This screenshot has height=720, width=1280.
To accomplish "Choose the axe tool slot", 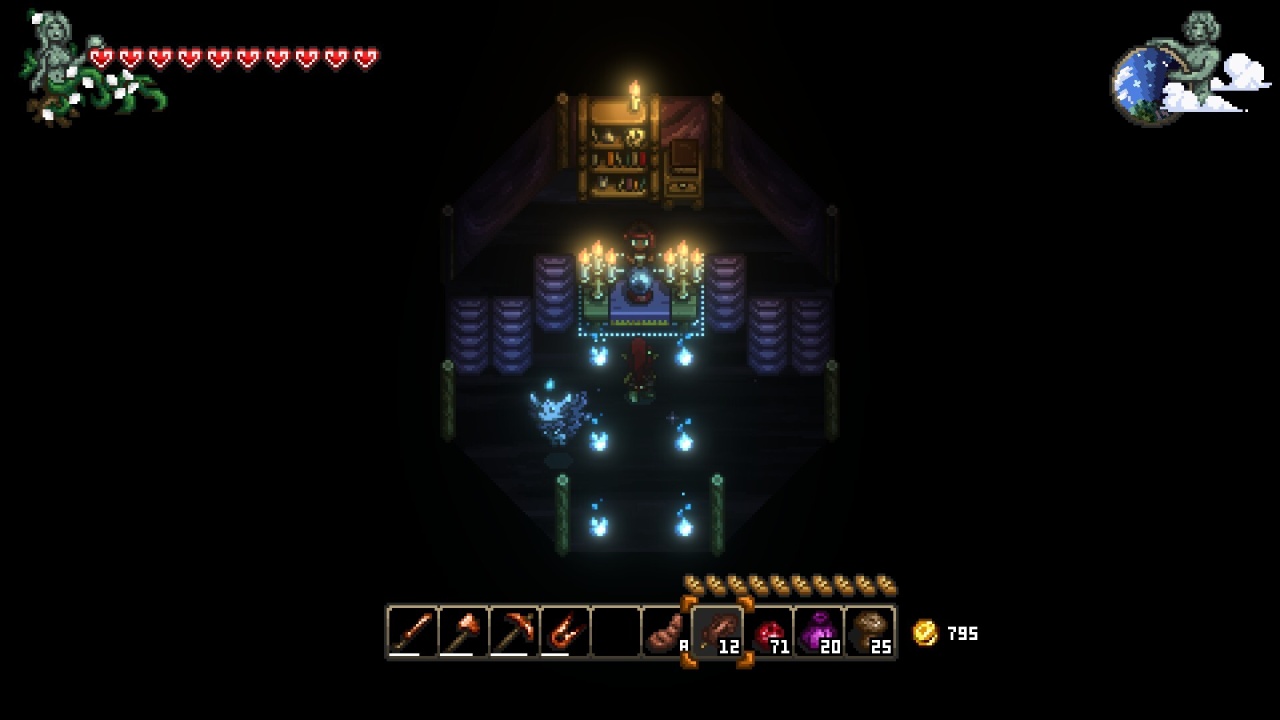I will 463,632.
